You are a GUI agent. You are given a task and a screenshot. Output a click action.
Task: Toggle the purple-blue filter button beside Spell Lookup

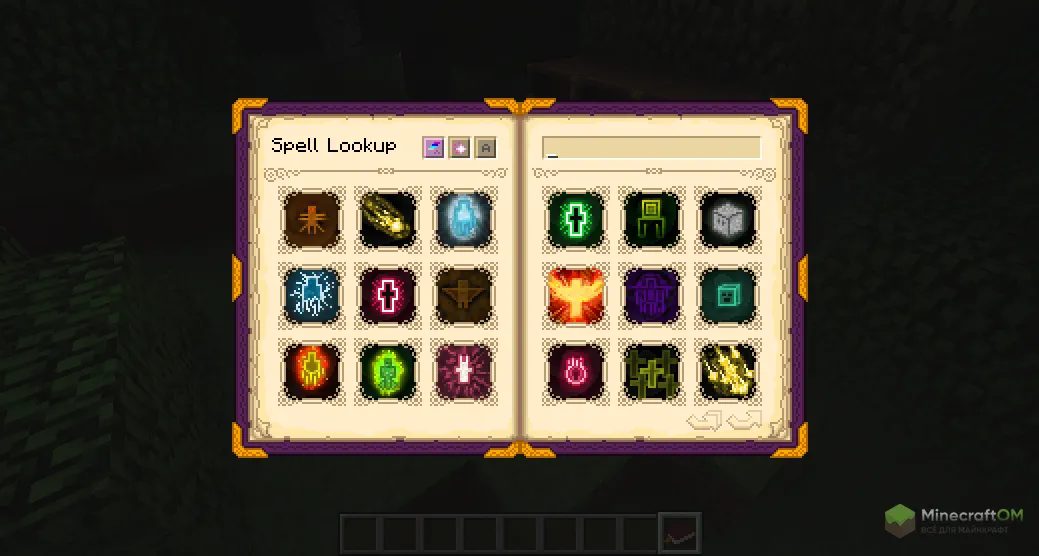pyautogui.click(x=433, y=148)
